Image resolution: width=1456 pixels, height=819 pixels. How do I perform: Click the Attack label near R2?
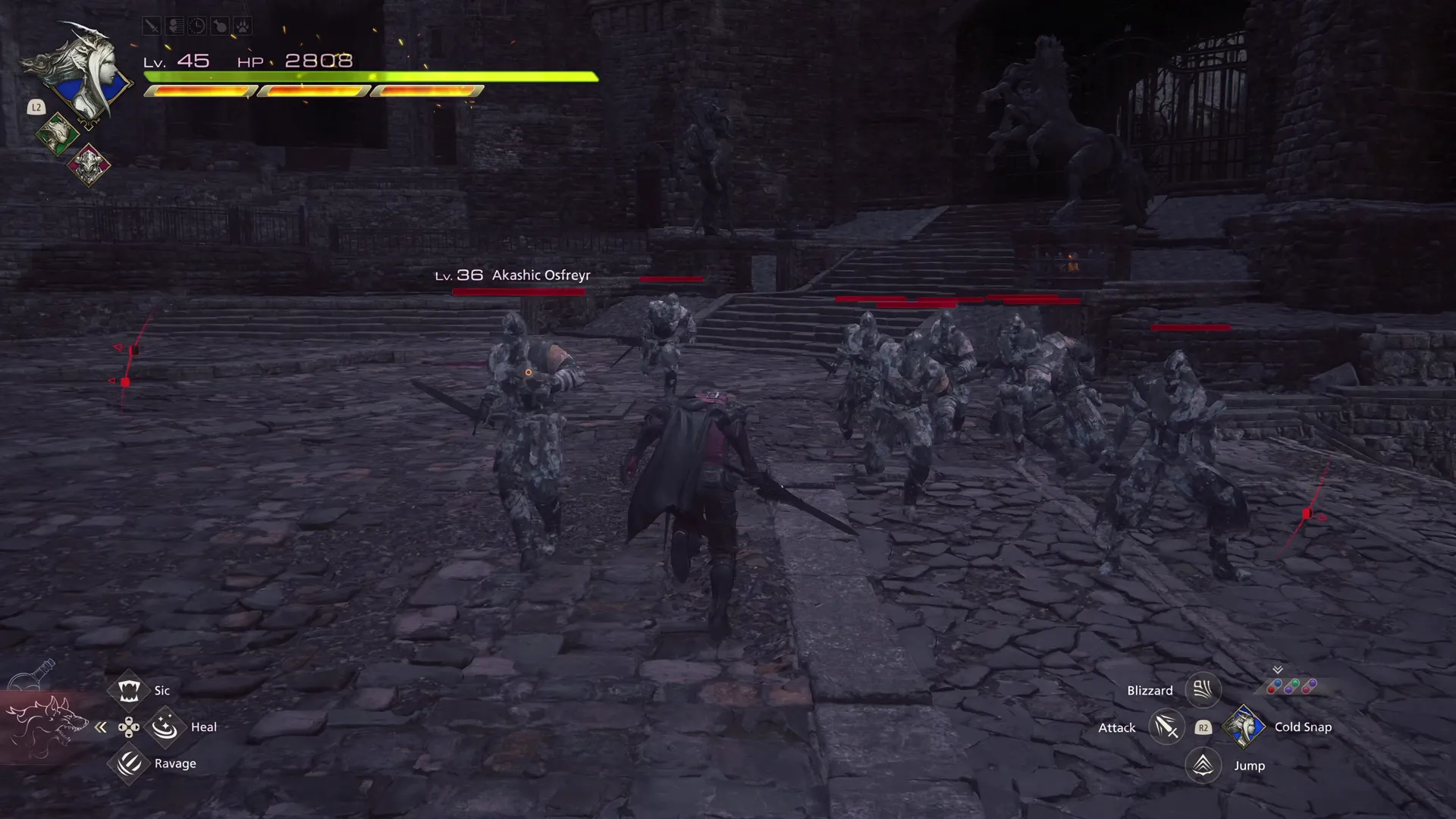pos(1116,726)
